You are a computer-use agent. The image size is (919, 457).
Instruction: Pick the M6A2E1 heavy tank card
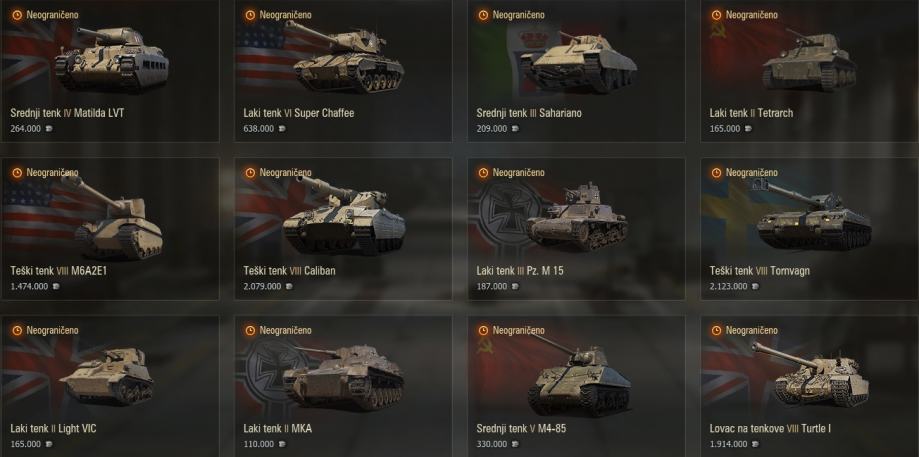coord(109,228)
